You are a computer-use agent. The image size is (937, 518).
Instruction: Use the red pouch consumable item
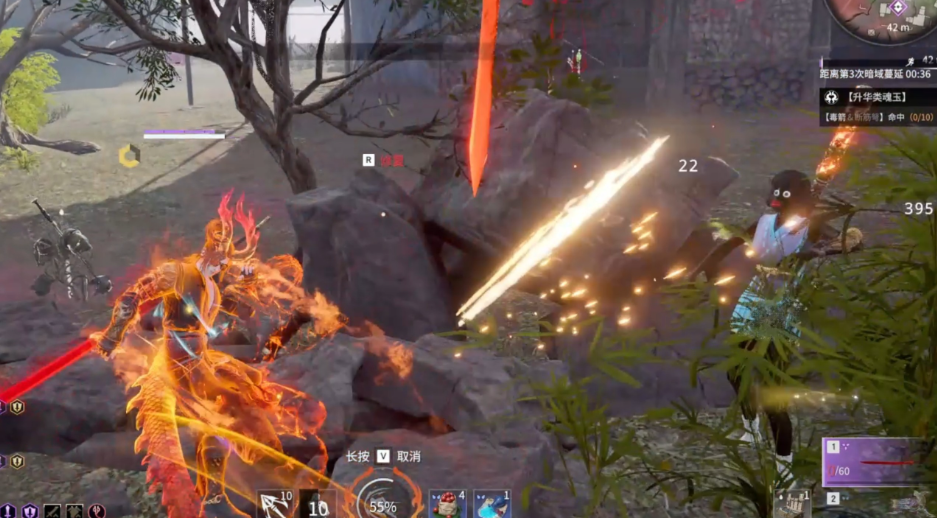[x=448, y=504]
